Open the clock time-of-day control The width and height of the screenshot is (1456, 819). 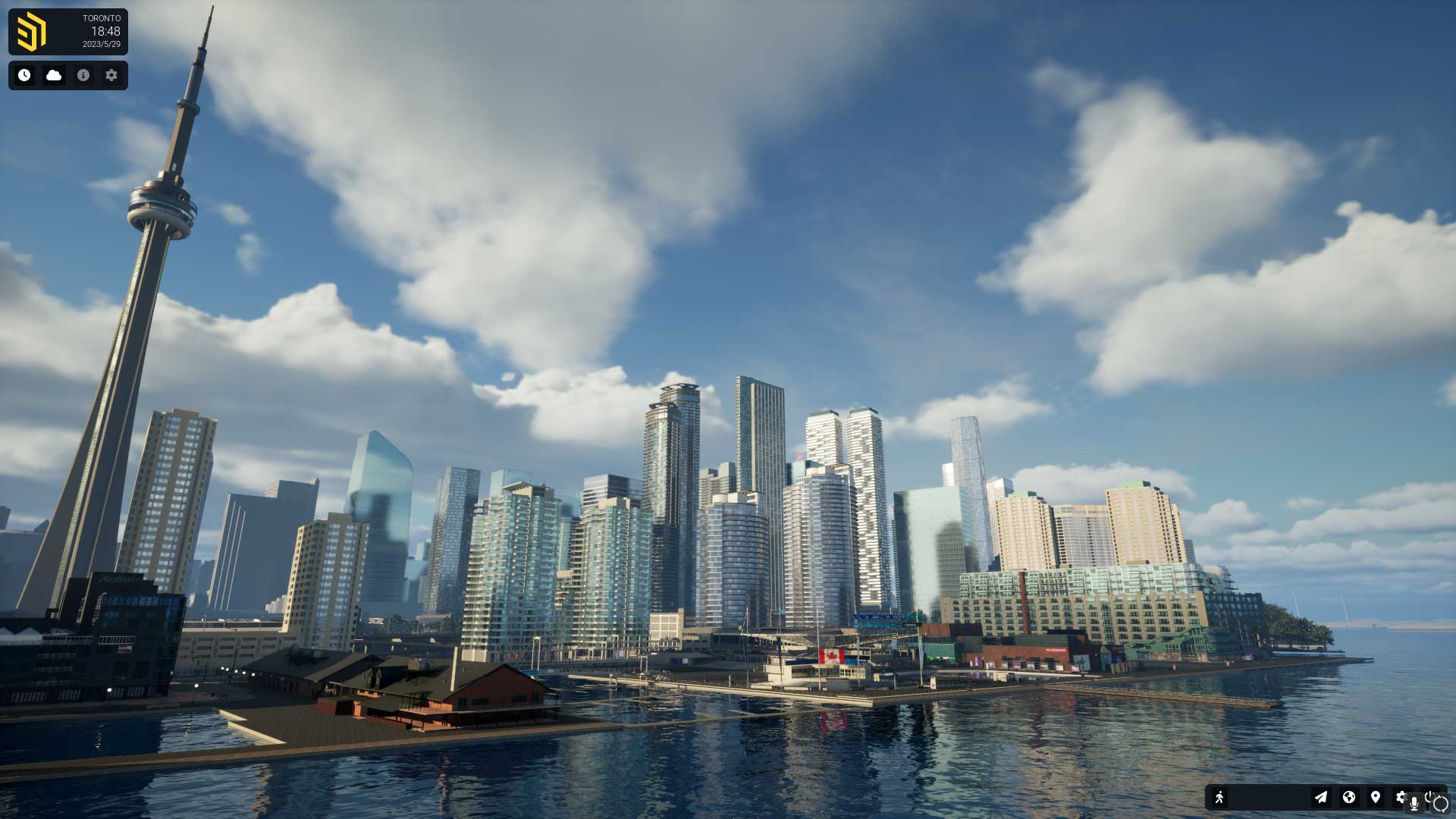24,75
